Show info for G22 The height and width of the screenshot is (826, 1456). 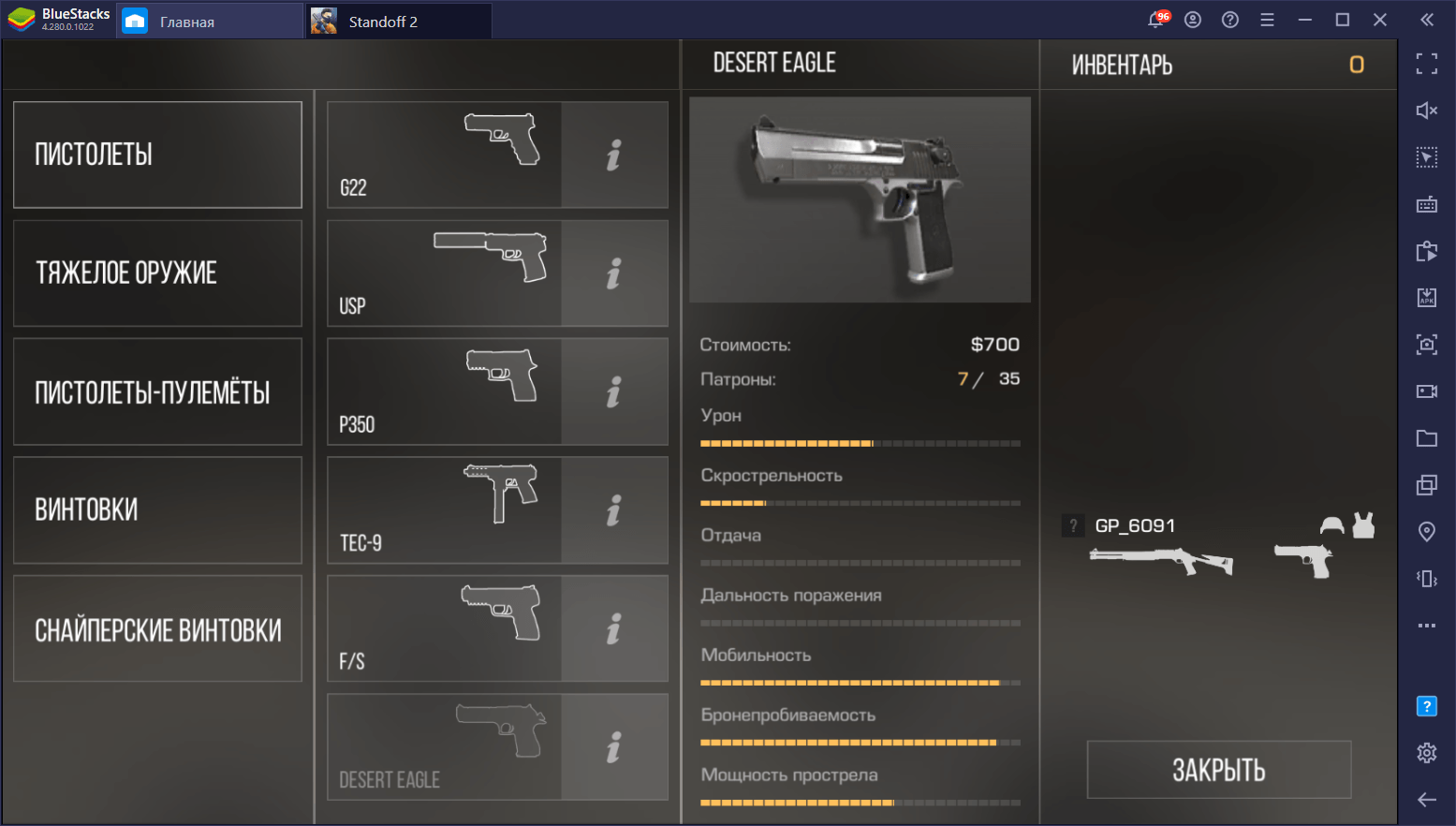coord(614,155)
